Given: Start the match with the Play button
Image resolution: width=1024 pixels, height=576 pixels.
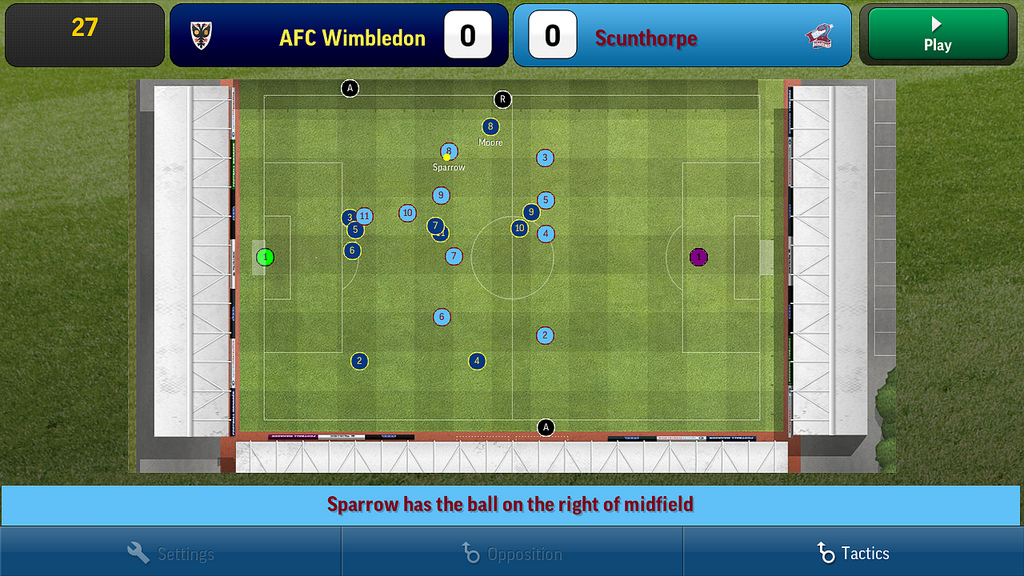Looking at the screenshot, I should (x=937, y=35).
